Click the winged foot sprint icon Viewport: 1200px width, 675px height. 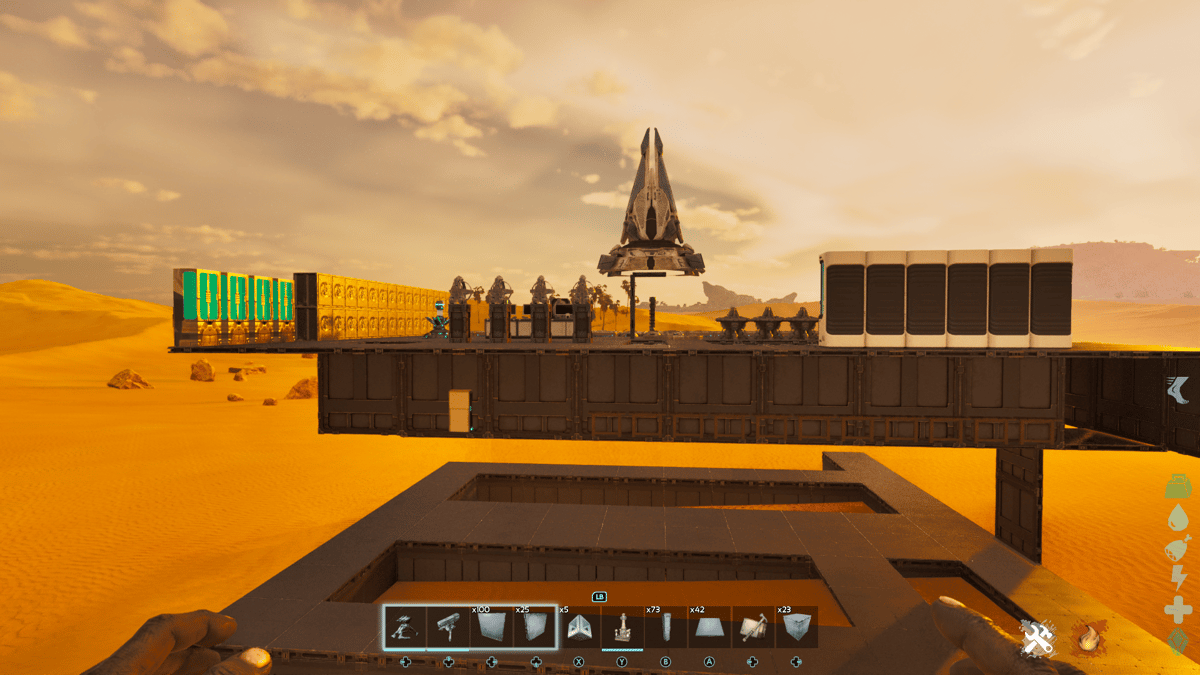(1178, 389)
